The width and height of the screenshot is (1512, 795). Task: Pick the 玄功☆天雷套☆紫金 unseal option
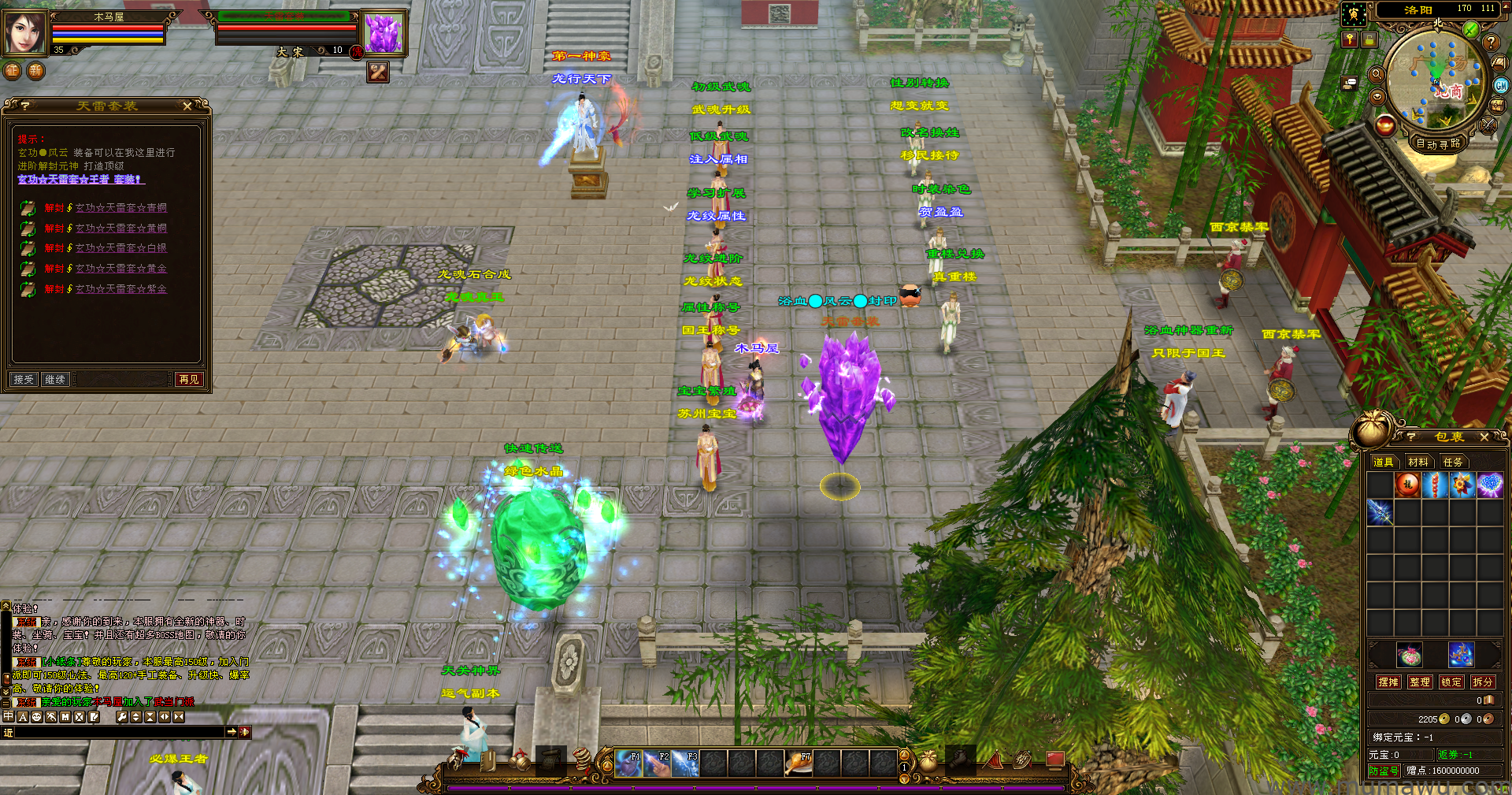click(120, 289)
